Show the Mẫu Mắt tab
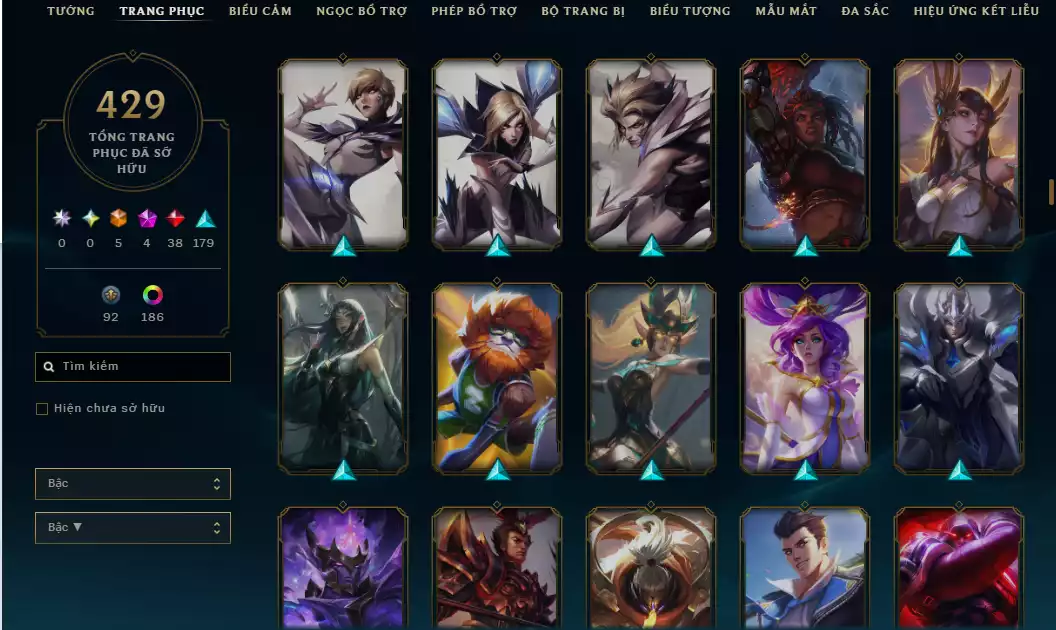Viewport: 1056px width, 630px height. pos(786,11)
